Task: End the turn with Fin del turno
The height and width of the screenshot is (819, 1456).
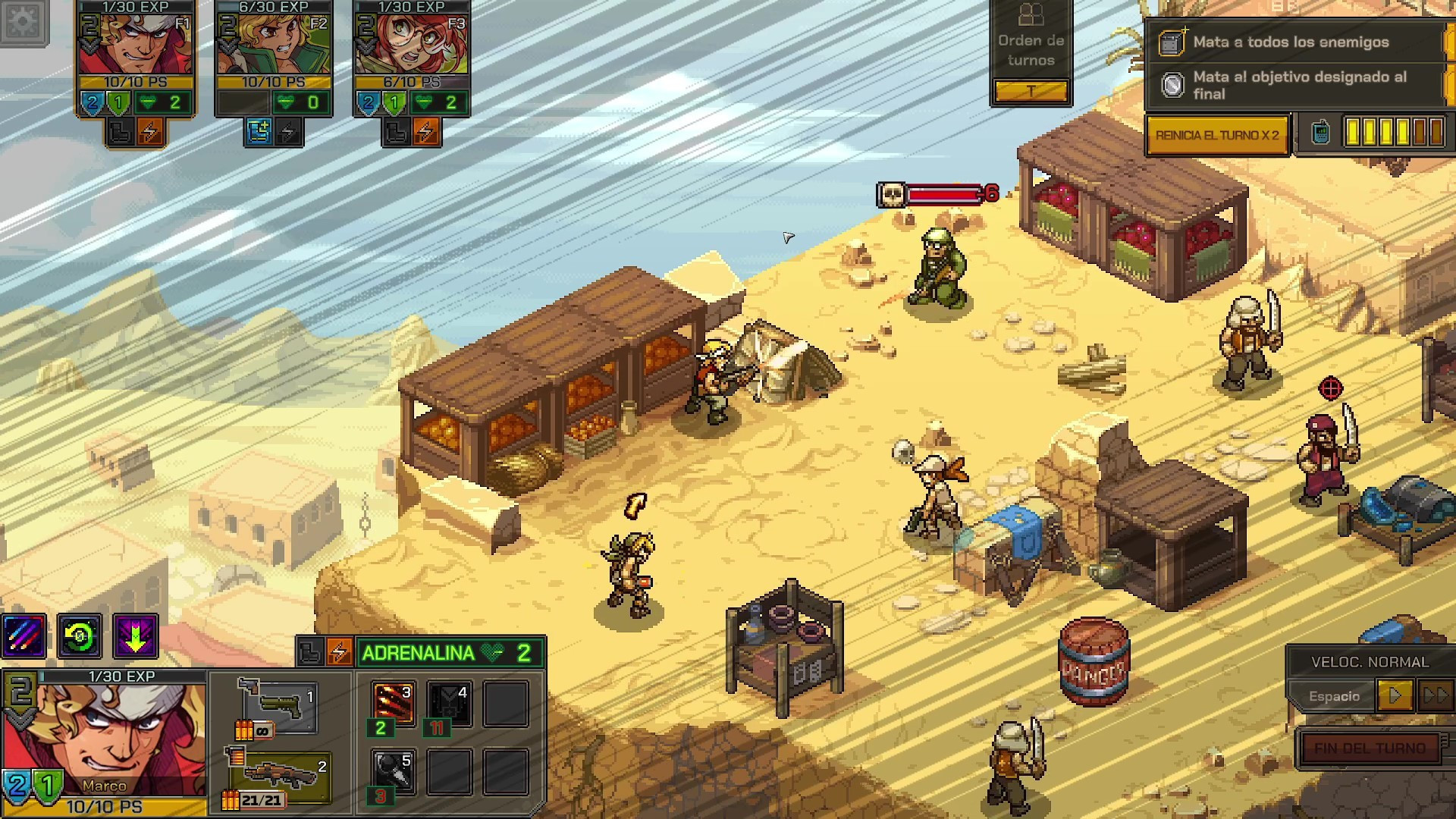Action: (x=1370, y=748)
